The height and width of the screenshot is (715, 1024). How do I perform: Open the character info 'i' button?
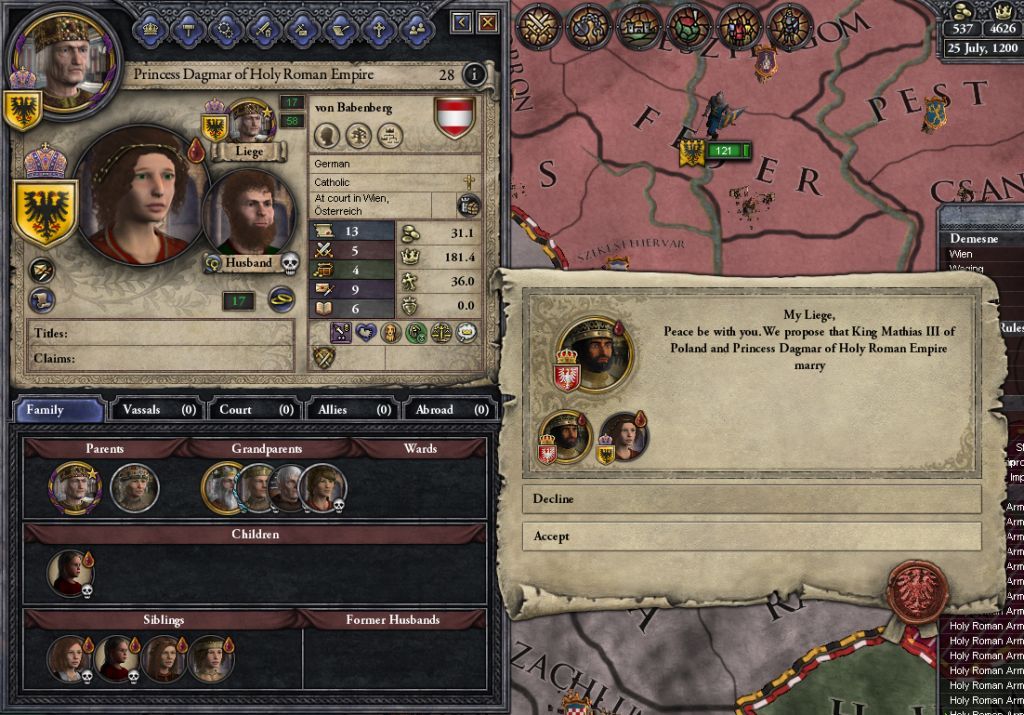pyautogui.click(x=475, y=75)
